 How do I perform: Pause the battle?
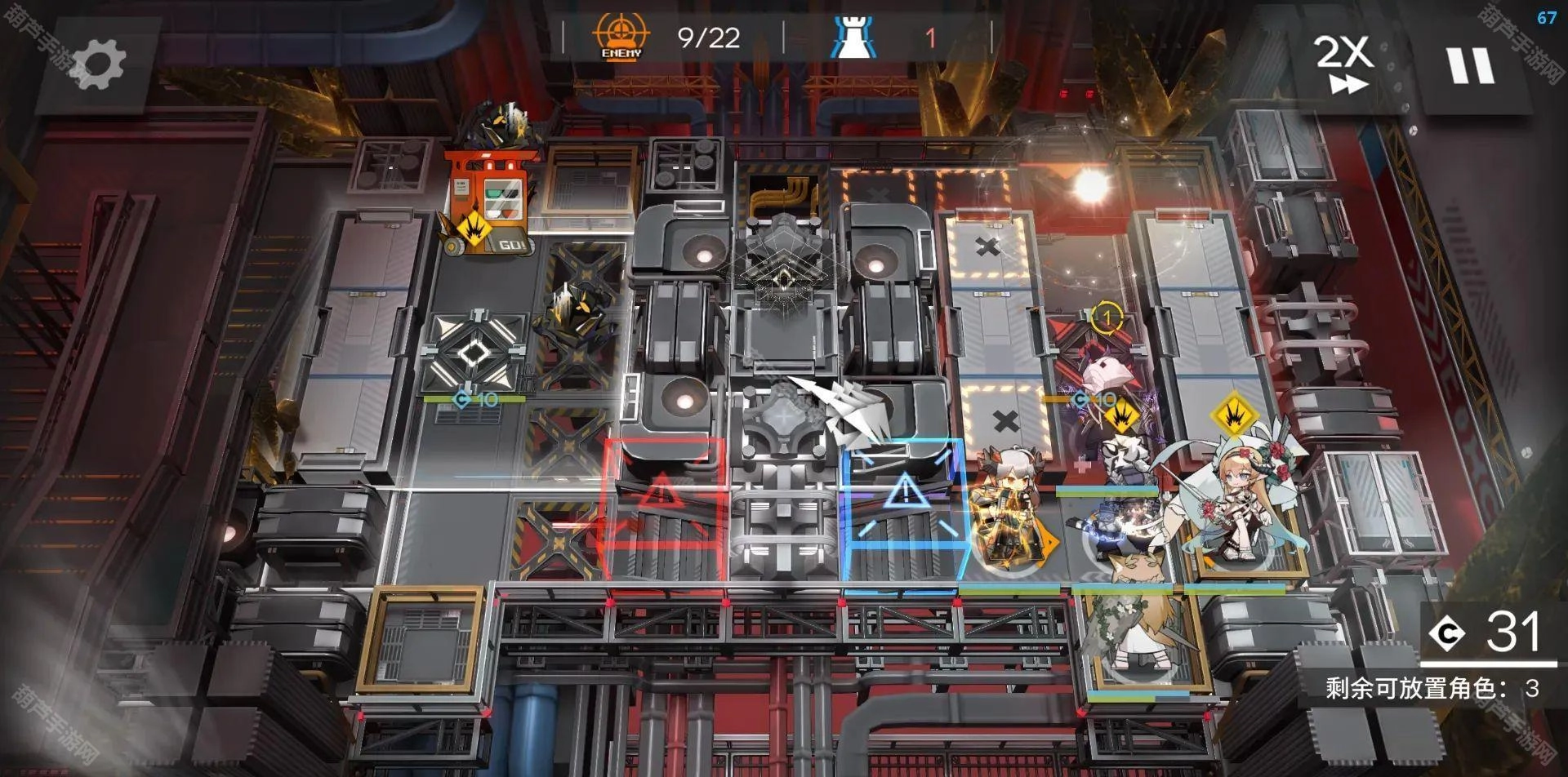[1471, 65]
